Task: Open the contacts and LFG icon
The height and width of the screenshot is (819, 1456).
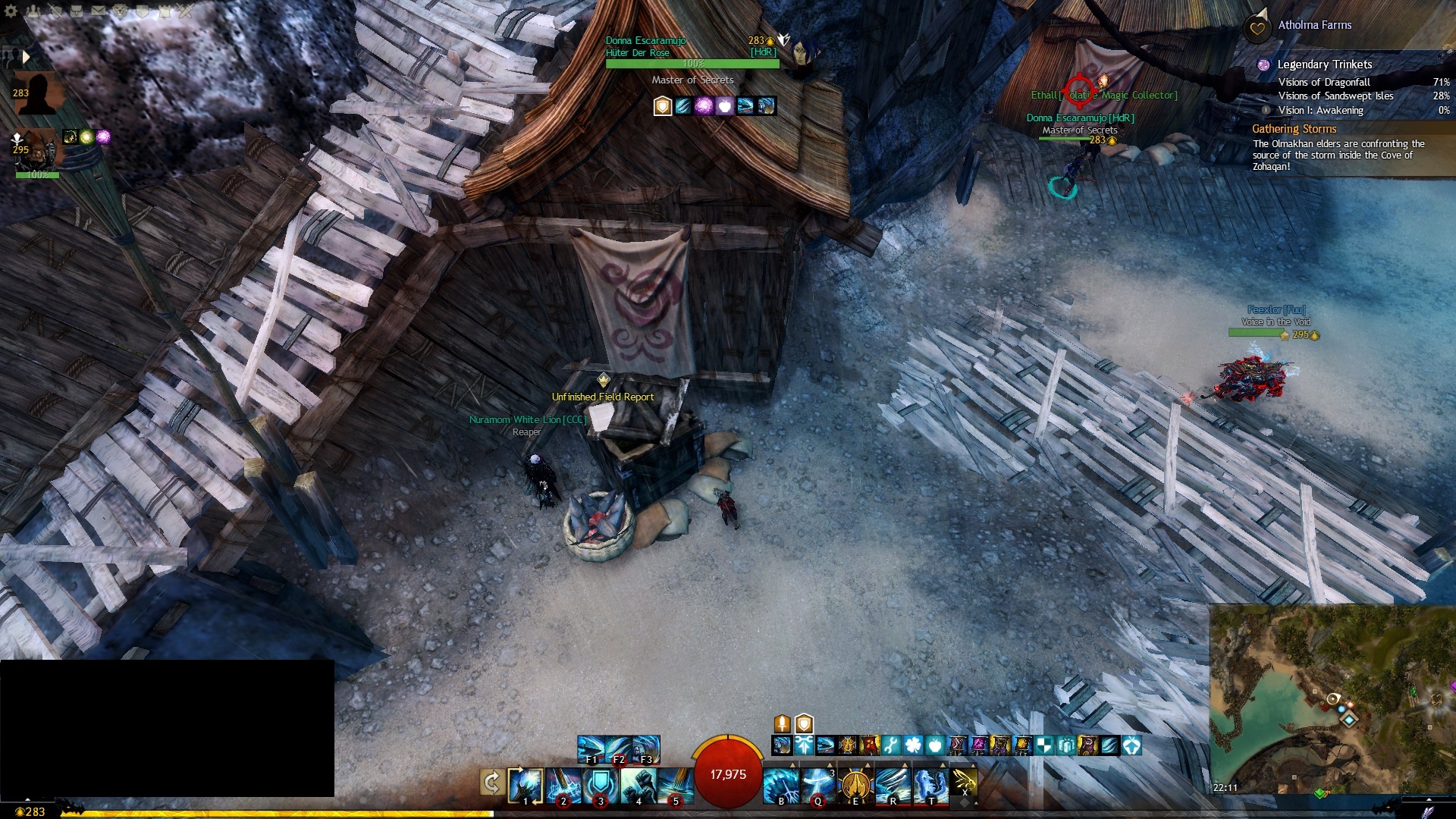Action: click(33, 11)
